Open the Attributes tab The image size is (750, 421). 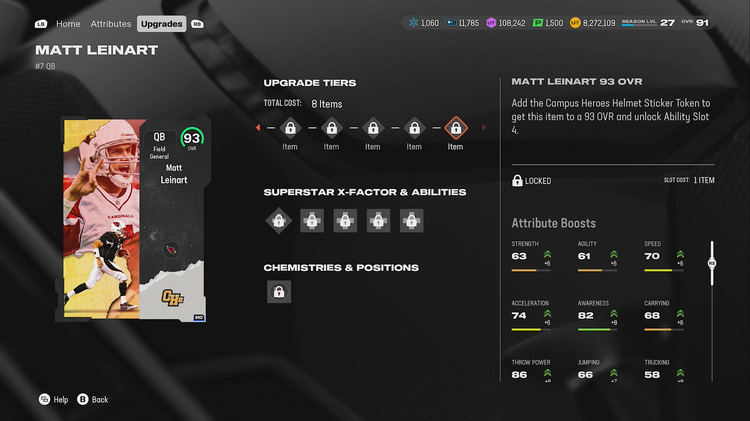pos(111,23)
